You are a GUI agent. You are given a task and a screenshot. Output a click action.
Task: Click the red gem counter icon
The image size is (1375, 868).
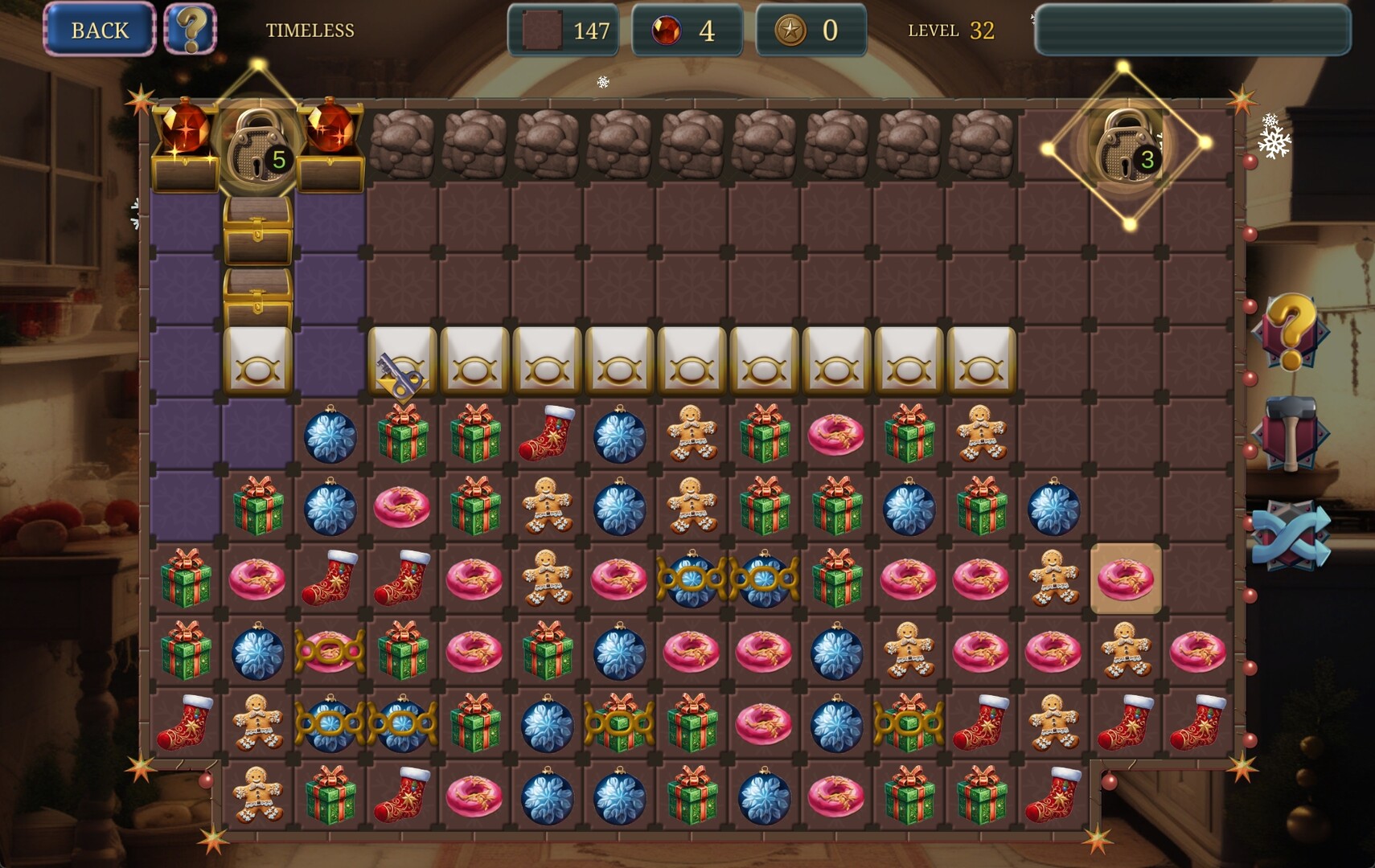(x=665, y=30)
